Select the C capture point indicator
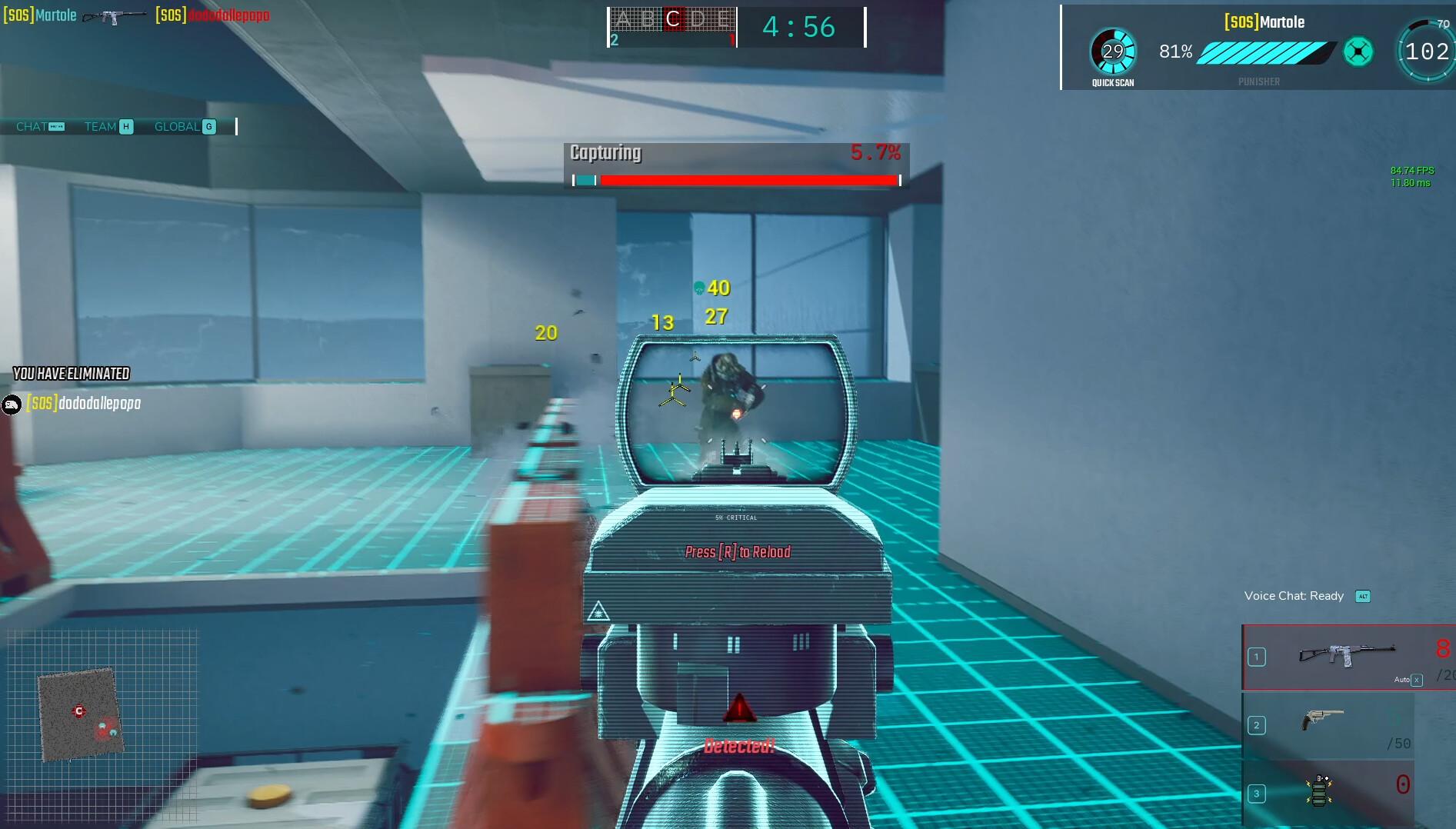 click(672, 20)
